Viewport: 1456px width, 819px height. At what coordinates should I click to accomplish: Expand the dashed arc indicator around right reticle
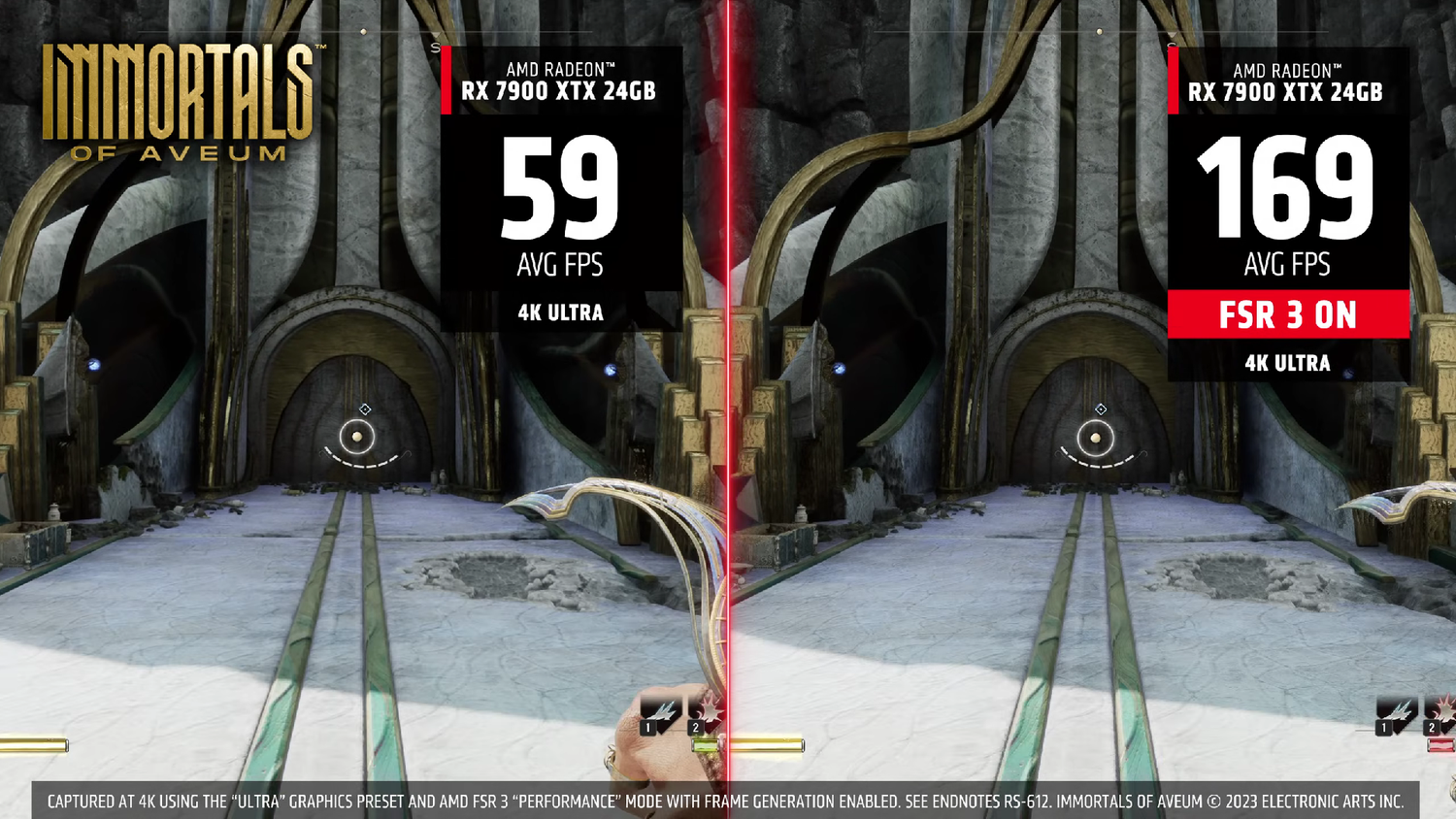pos(1097,464)
